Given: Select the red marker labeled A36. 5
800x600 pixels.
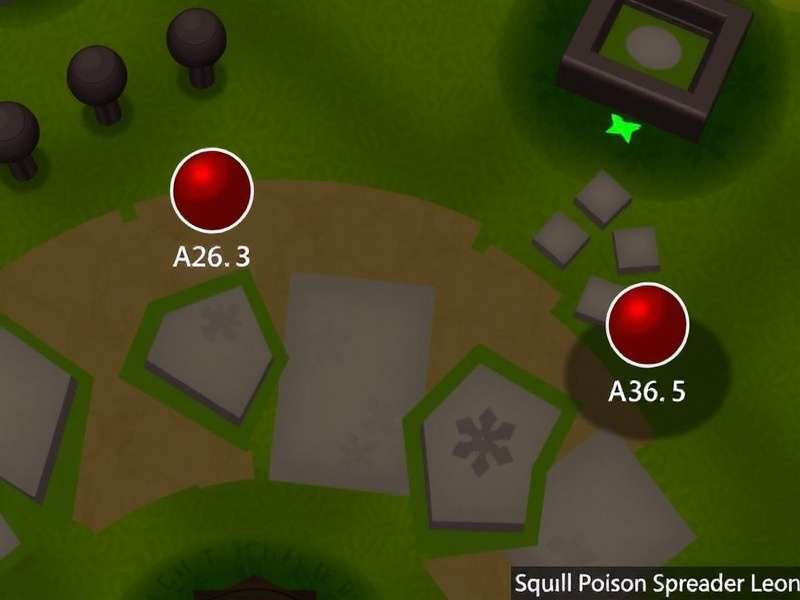Looking at the screenshot, I should [x=648, y=323].
